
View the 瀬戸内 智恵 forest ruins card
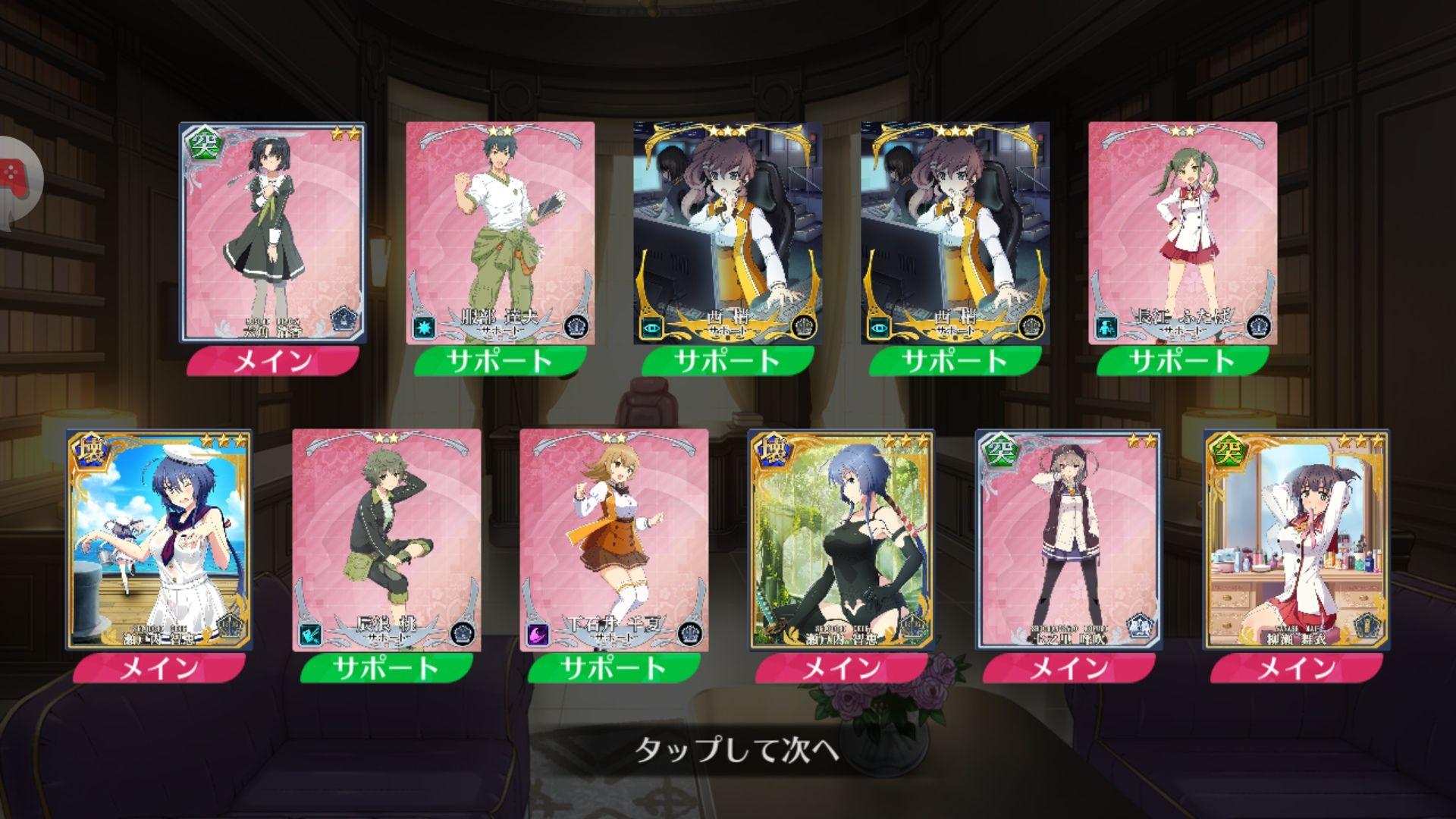[841, 539]
